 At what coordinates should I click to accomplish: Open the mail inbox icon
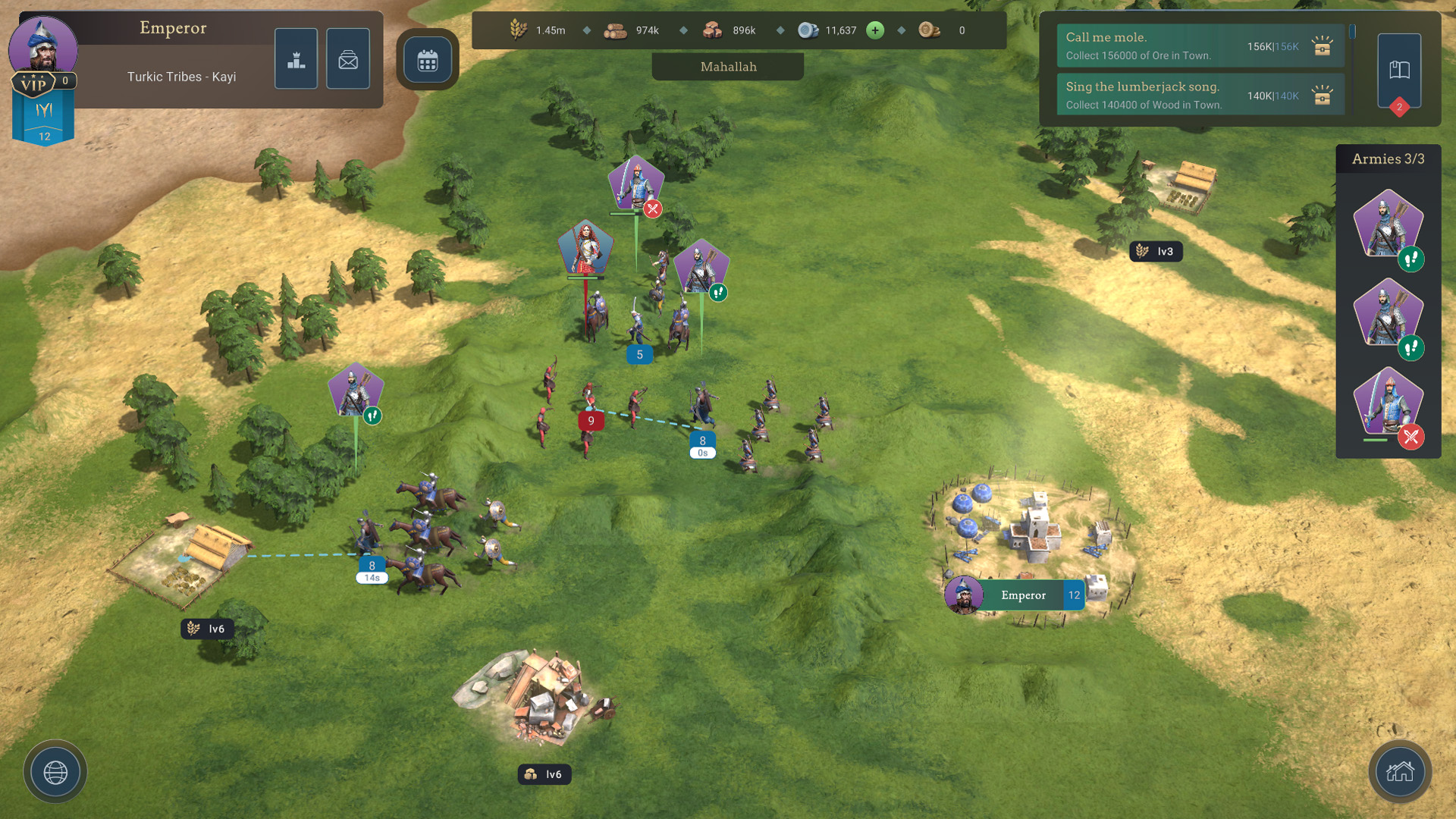(x=348, y=58)
